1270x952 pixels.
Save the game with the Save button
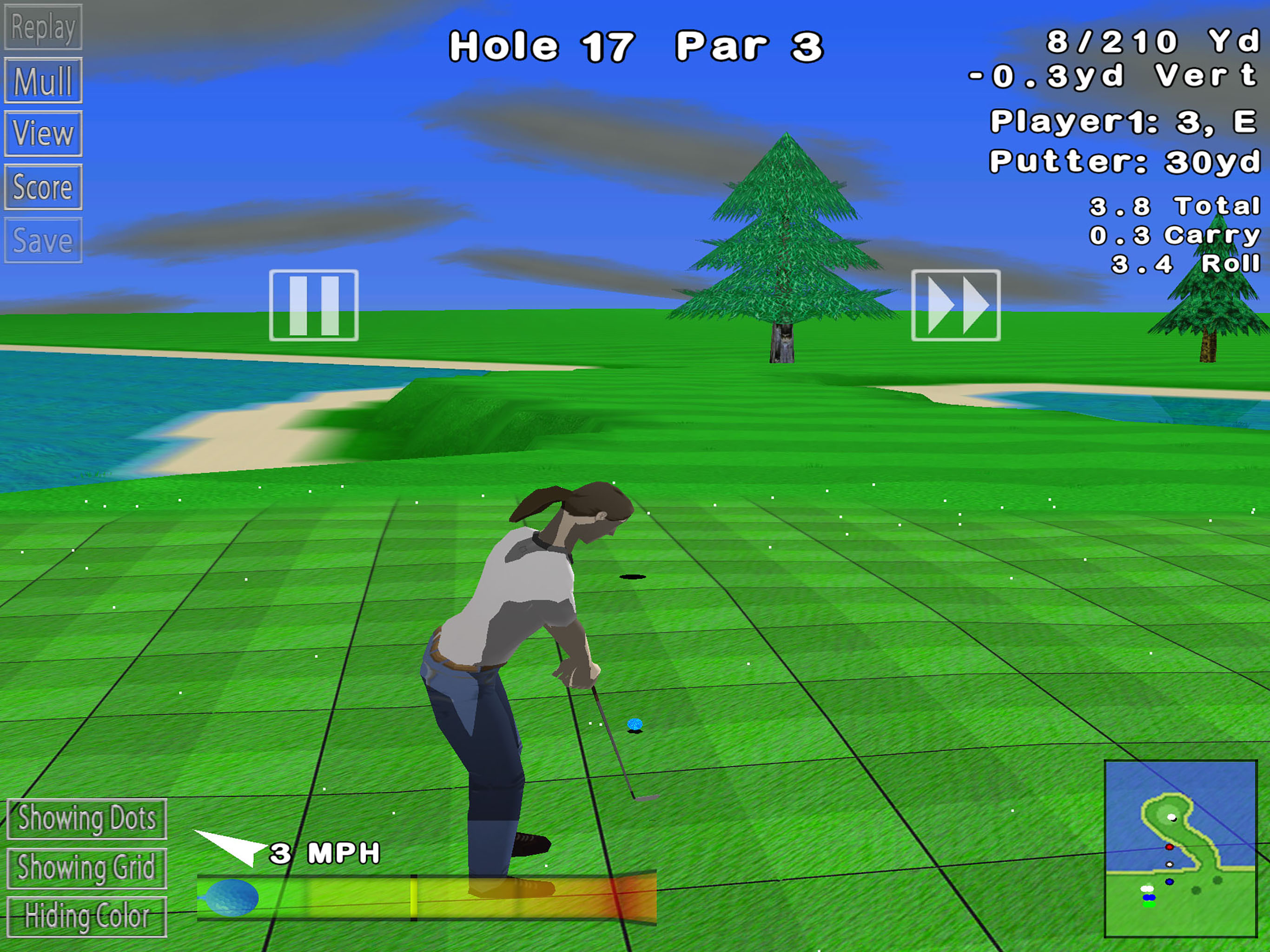[x=43, y=241]
